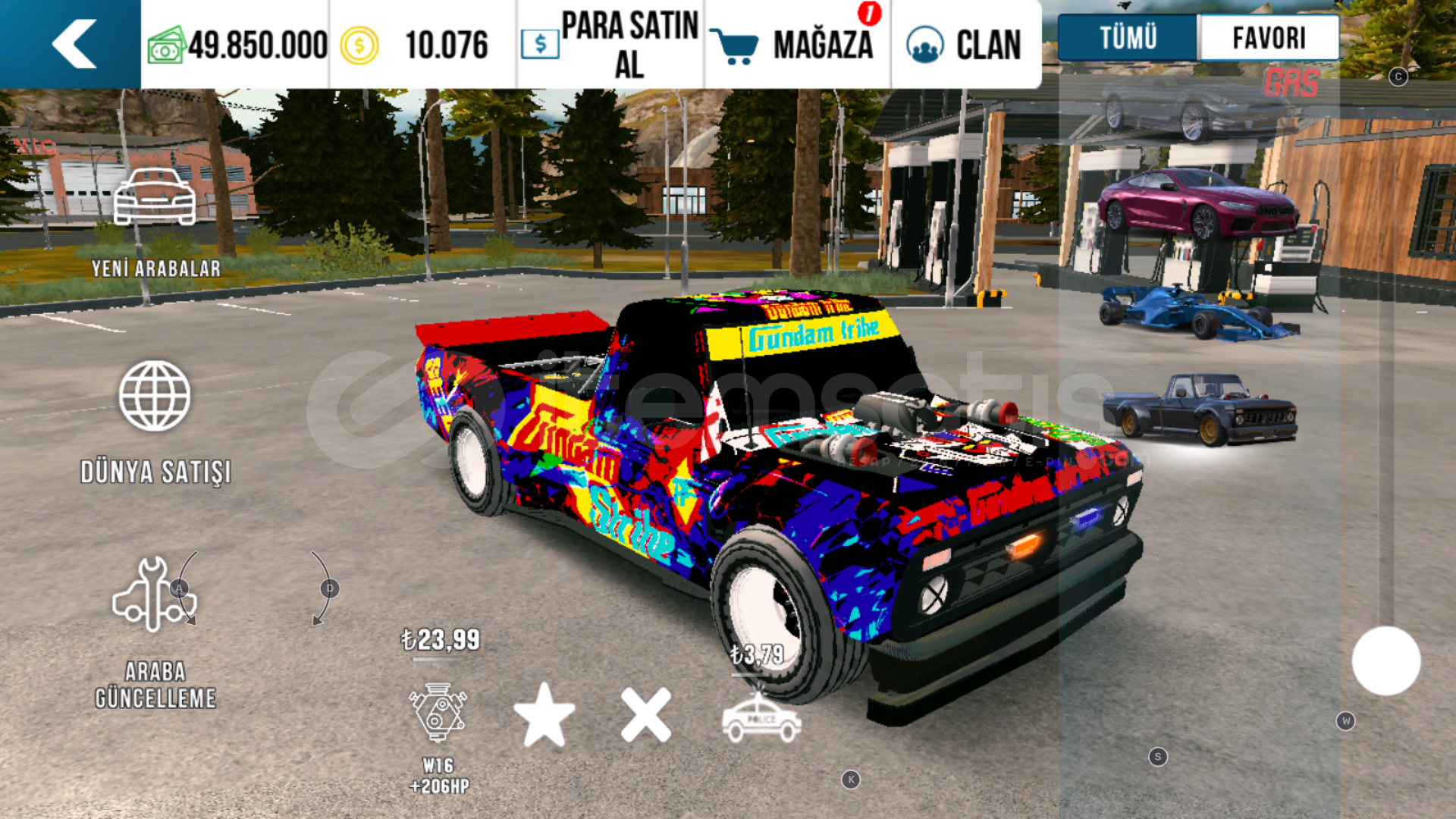Open Araba Güncelleme car upgrade
The width and height of the screenshot is (1456, 819).
[x=155, y=629]
